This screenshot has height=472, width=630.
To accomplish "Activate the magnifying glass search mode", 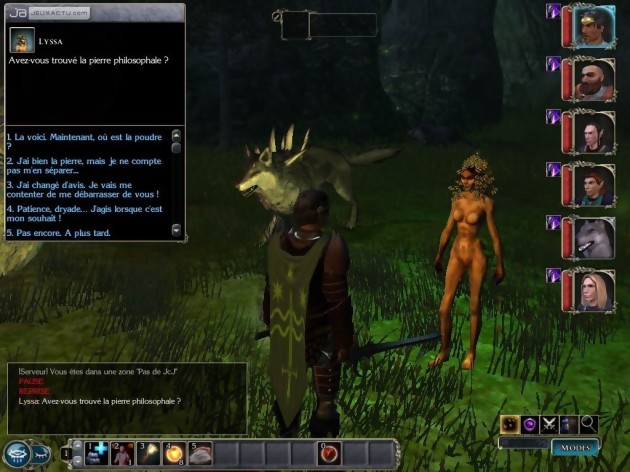I will pyautogui.click(x=588, y=424).
